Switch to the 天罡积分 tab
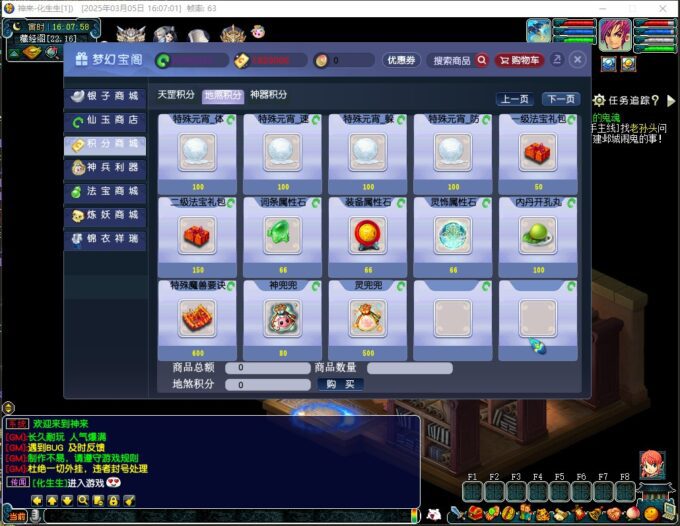Image resolution: width=680 pixels, height=526 pixels. (x=177, y=95)
